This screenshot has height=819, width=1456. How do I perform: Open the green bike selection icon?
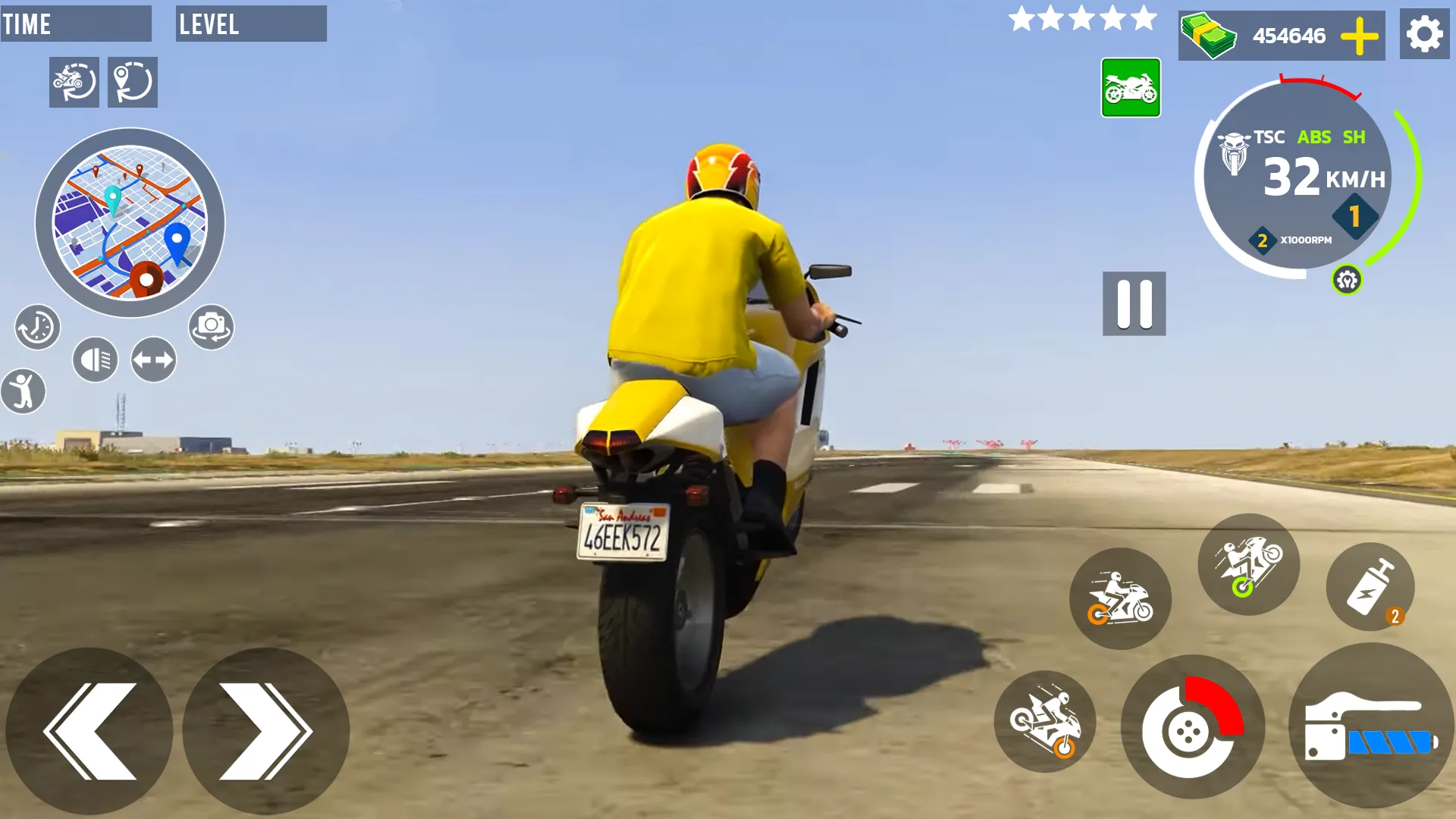[1131, 88]
